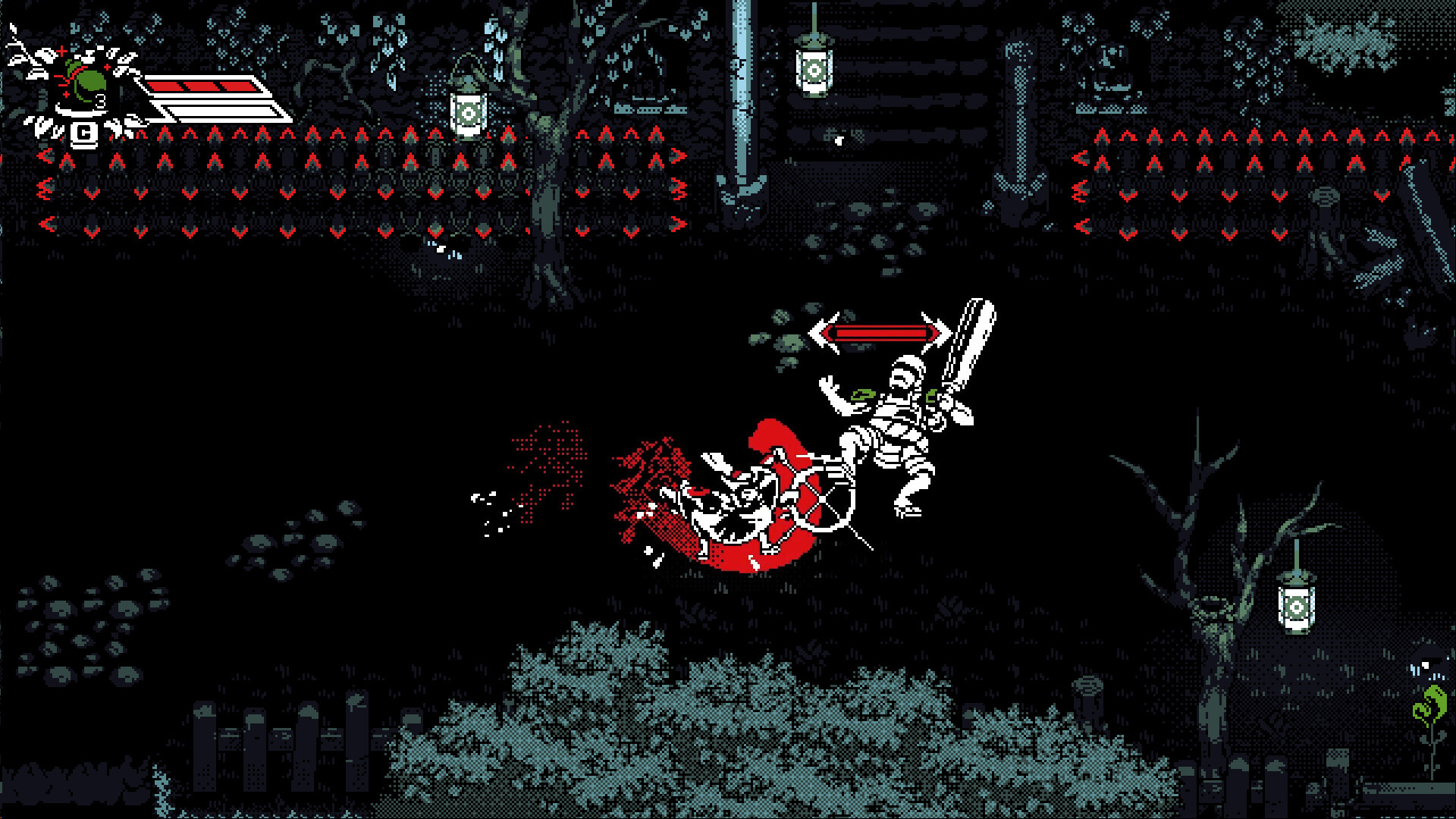
Task: Click the green lantern atop the center pillar
Action: [x=814, y=72]
